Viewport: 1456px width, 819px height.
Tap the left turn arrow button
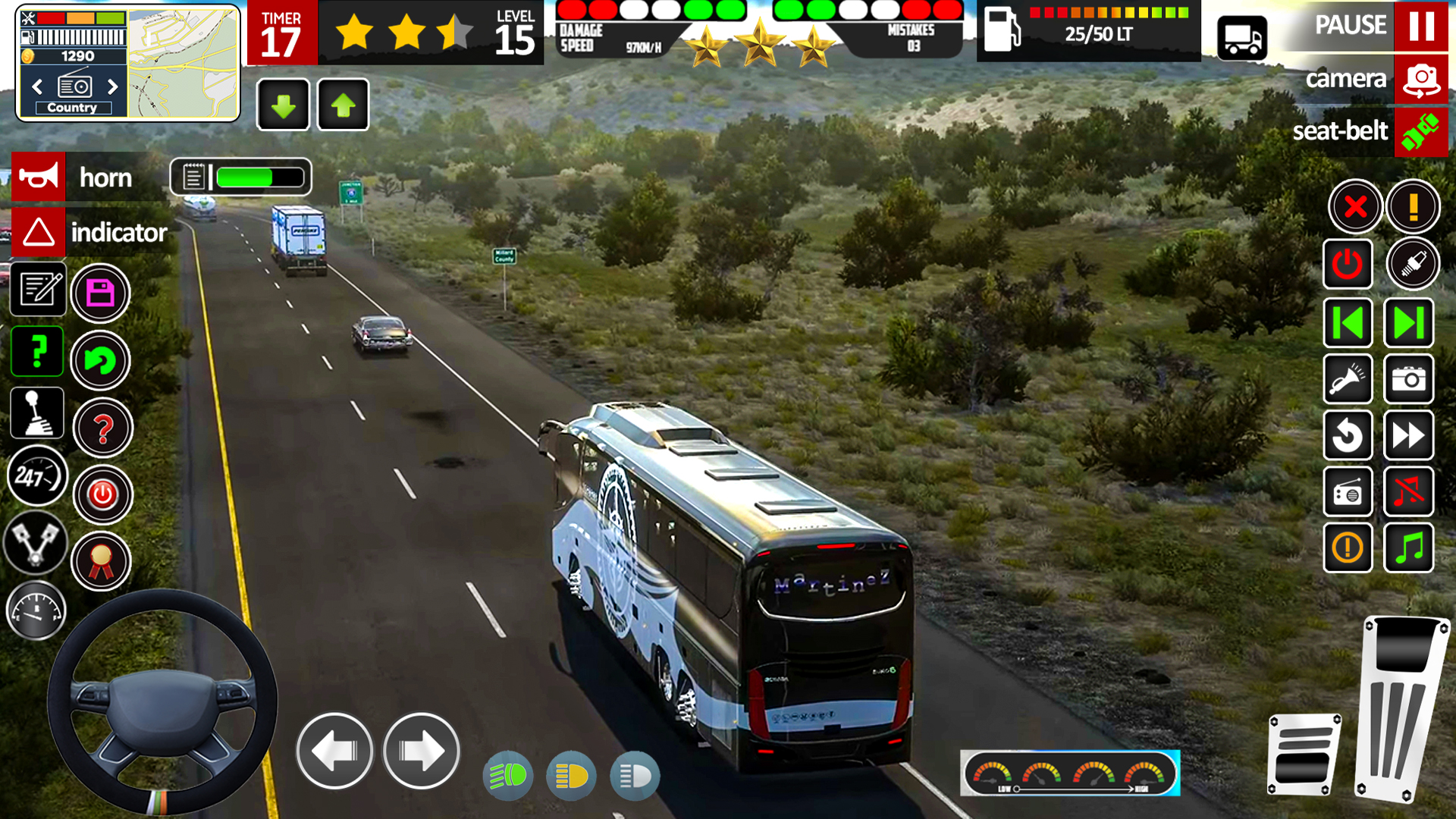[334, 751]
